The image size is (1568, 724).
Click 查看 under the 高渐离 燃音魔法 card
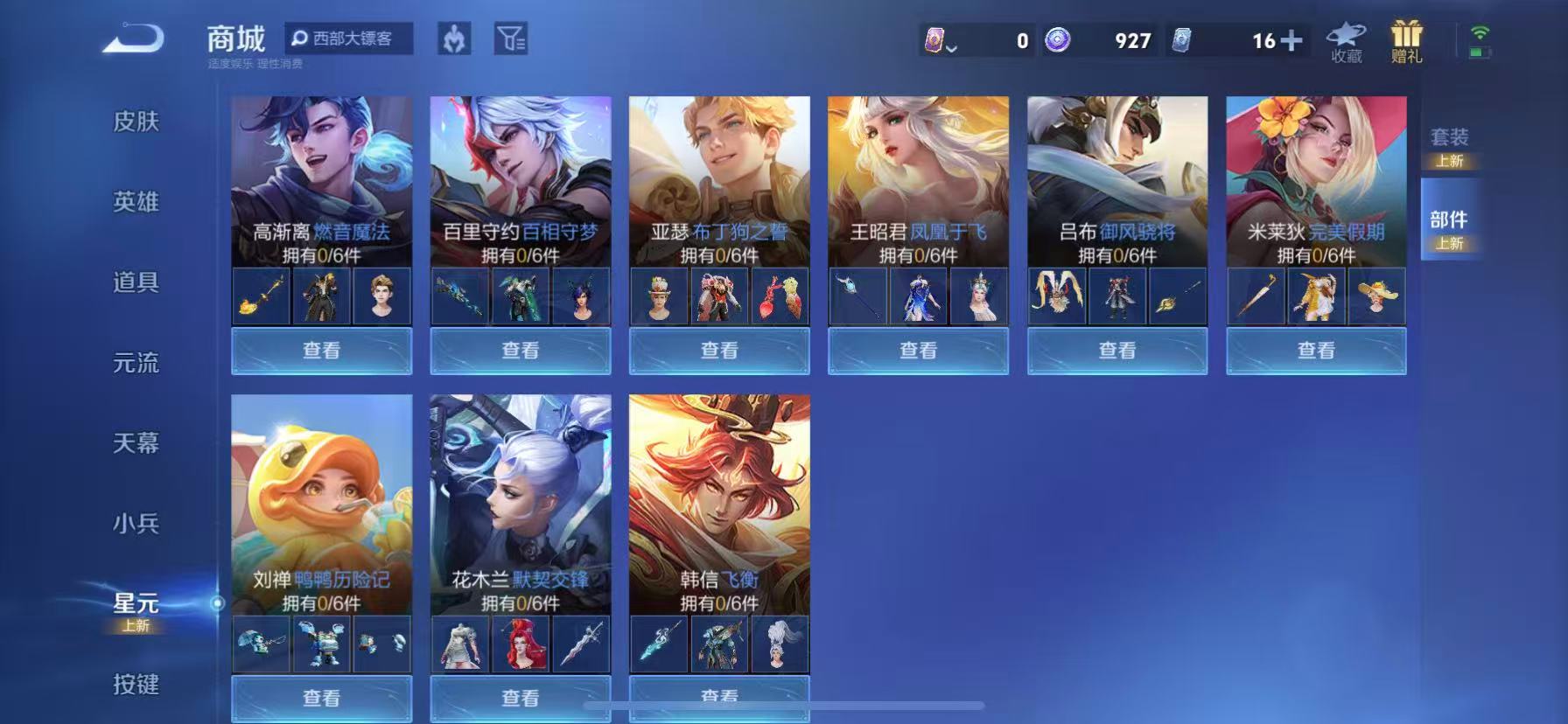[x=322, y=350]
